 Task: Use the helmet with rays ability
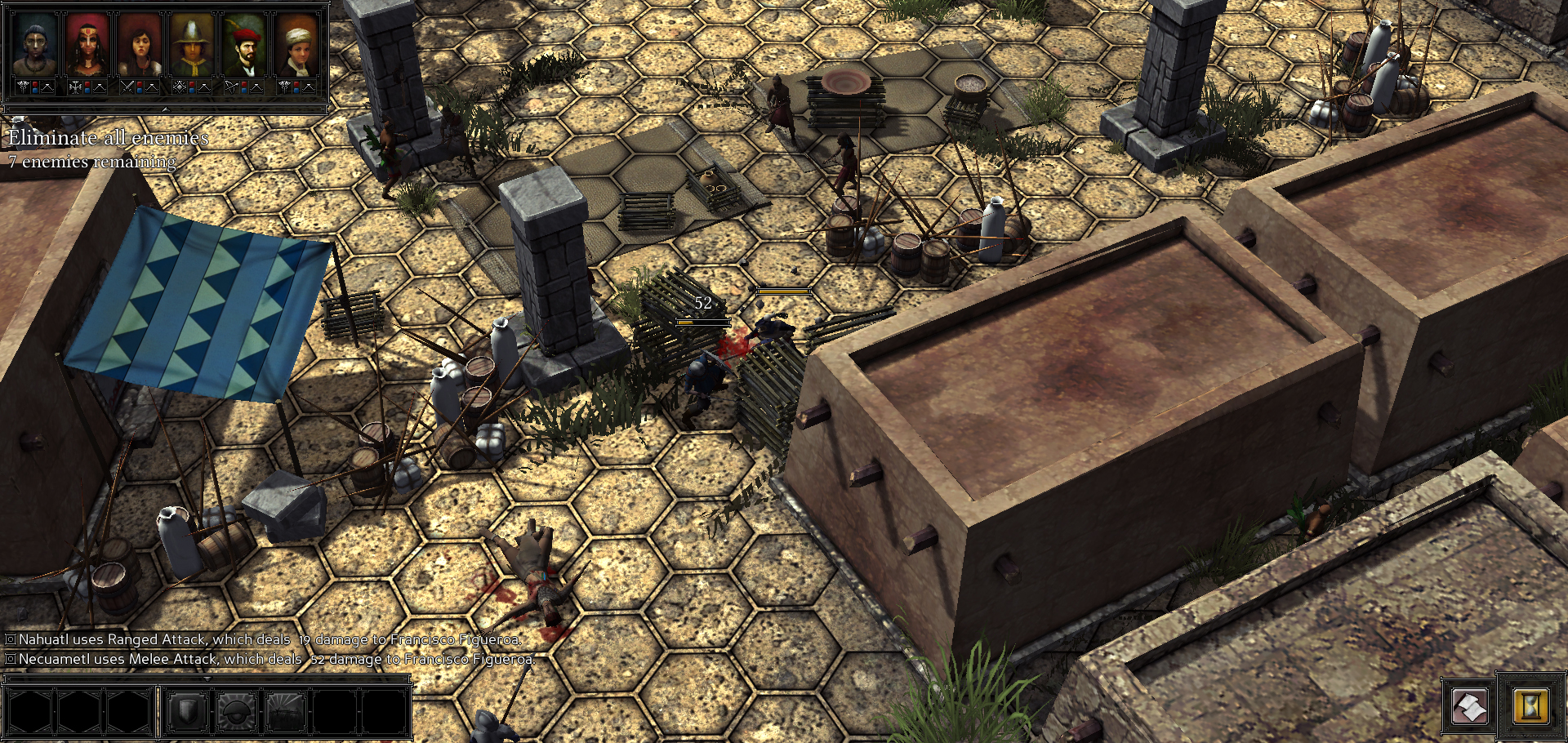(237, 712)
